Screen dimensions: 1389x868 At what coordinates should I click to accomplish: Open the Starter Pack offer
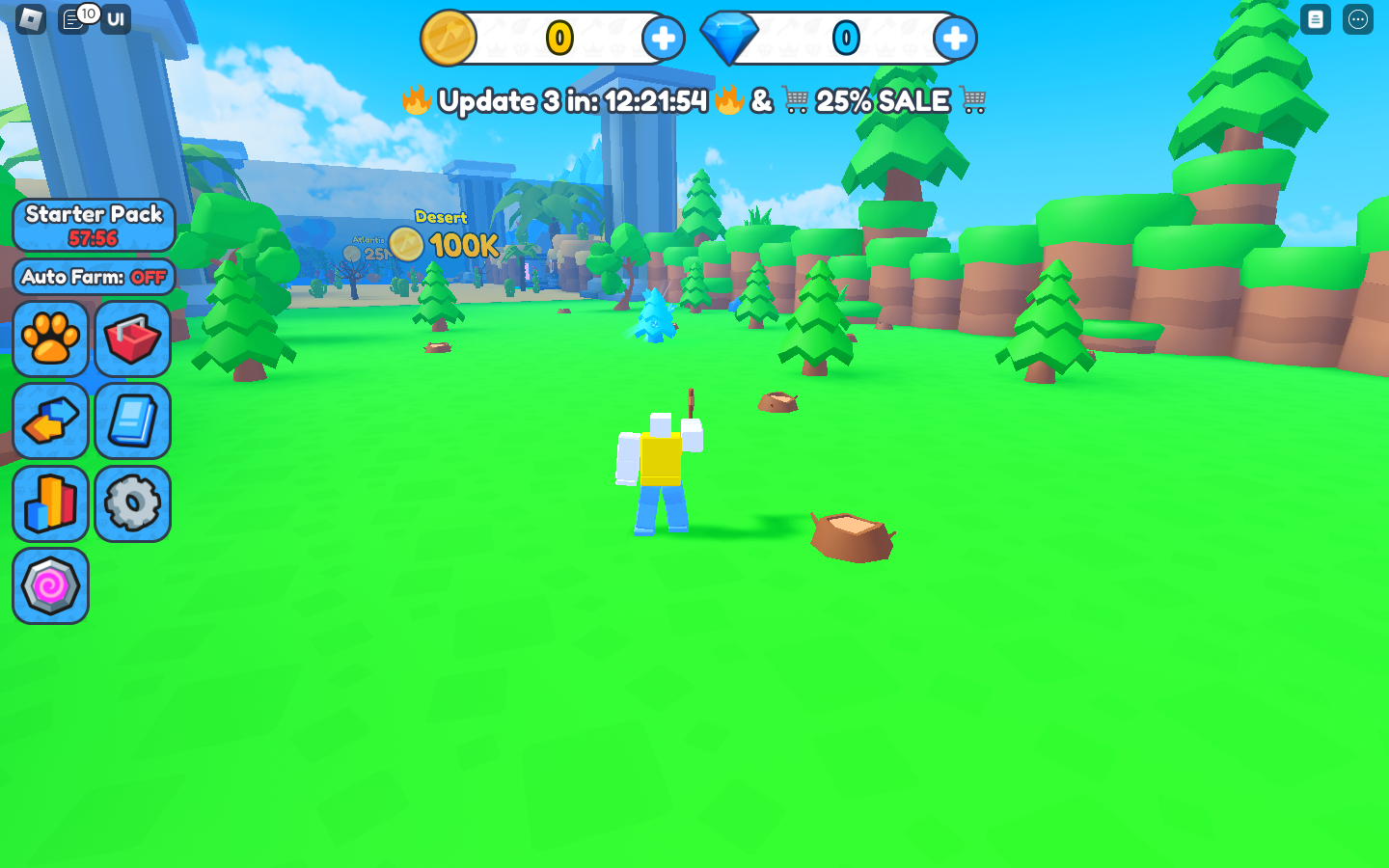[94, 225]
